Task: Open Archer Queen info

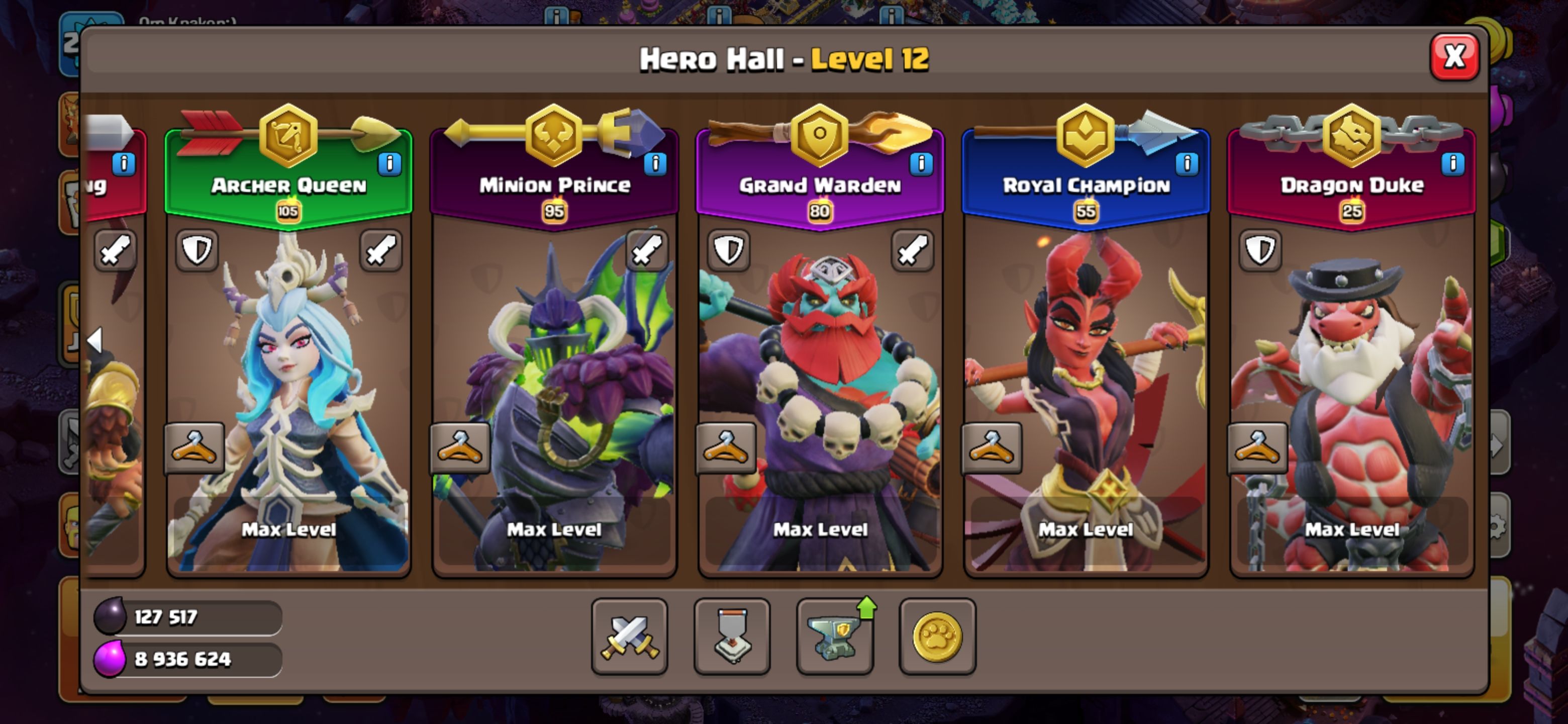Action: click(x=389, y=164)
